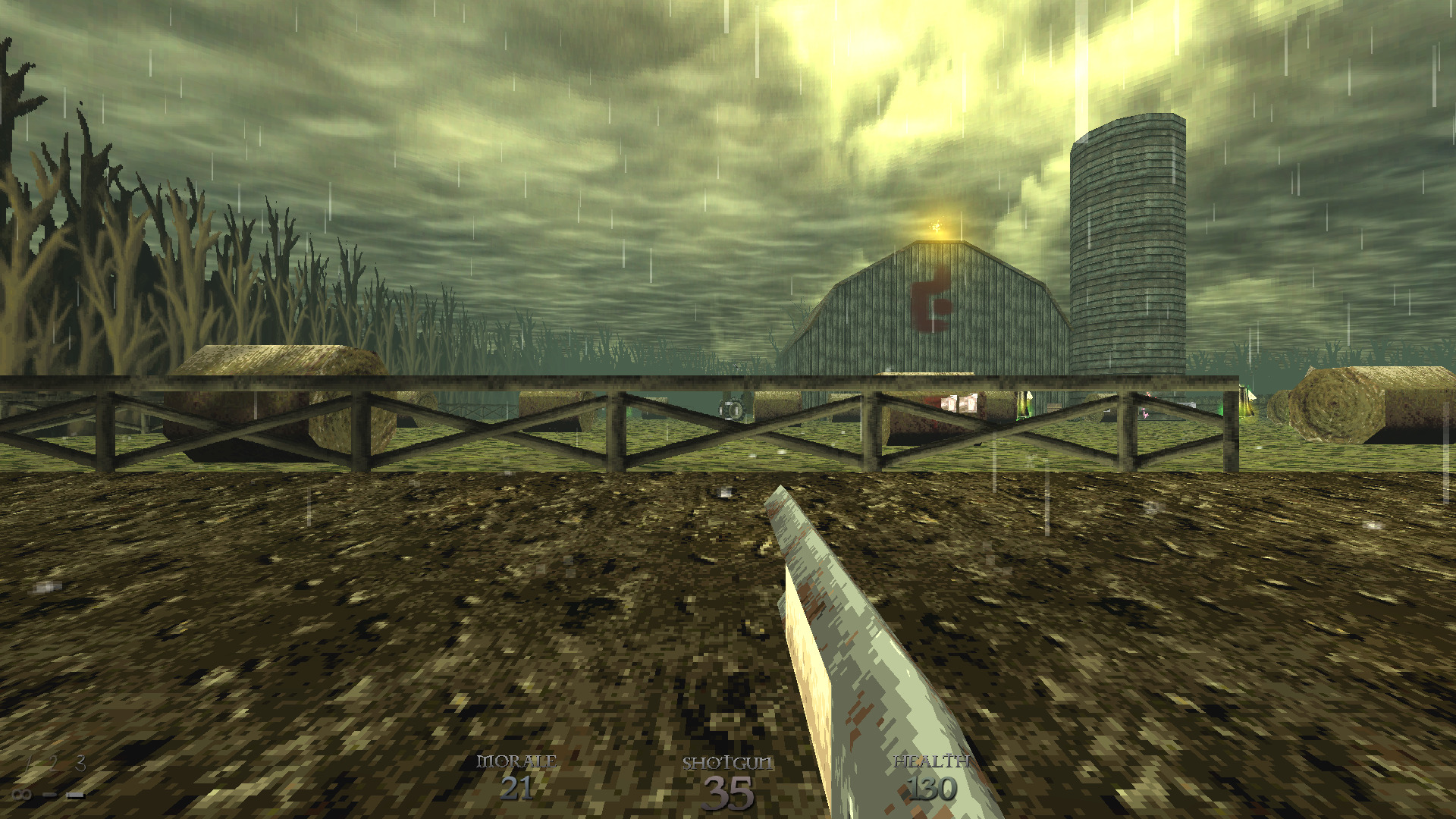Select highlighted weapon slot 3

pyautogui.click(x=80, y=764)
